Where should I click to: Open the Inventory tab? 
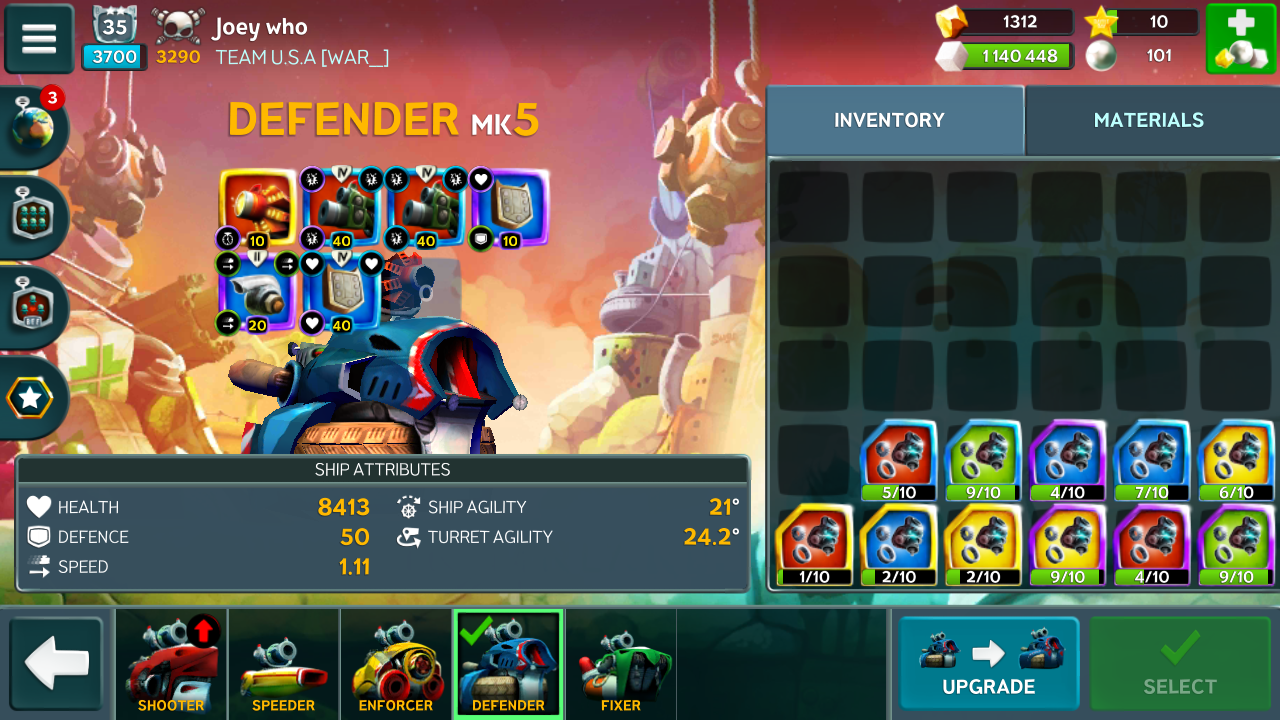point(889,120)
